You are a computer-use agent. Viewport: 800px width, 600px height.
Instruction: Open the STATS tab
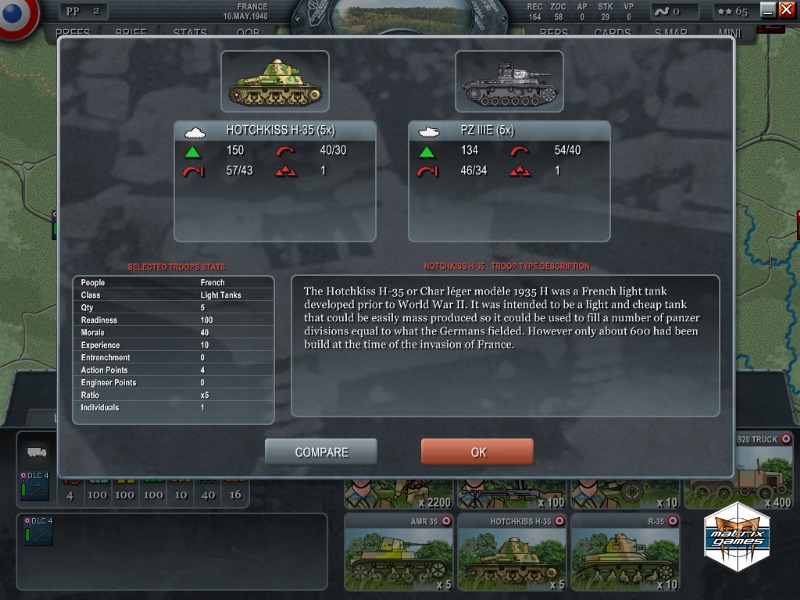[189, 33]
